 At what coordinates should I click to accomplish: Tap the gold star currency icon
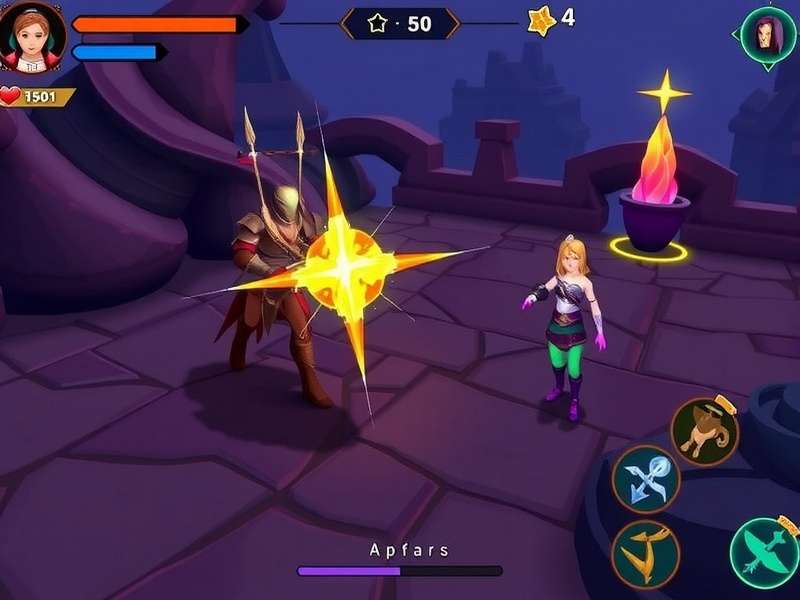point(541,20)
